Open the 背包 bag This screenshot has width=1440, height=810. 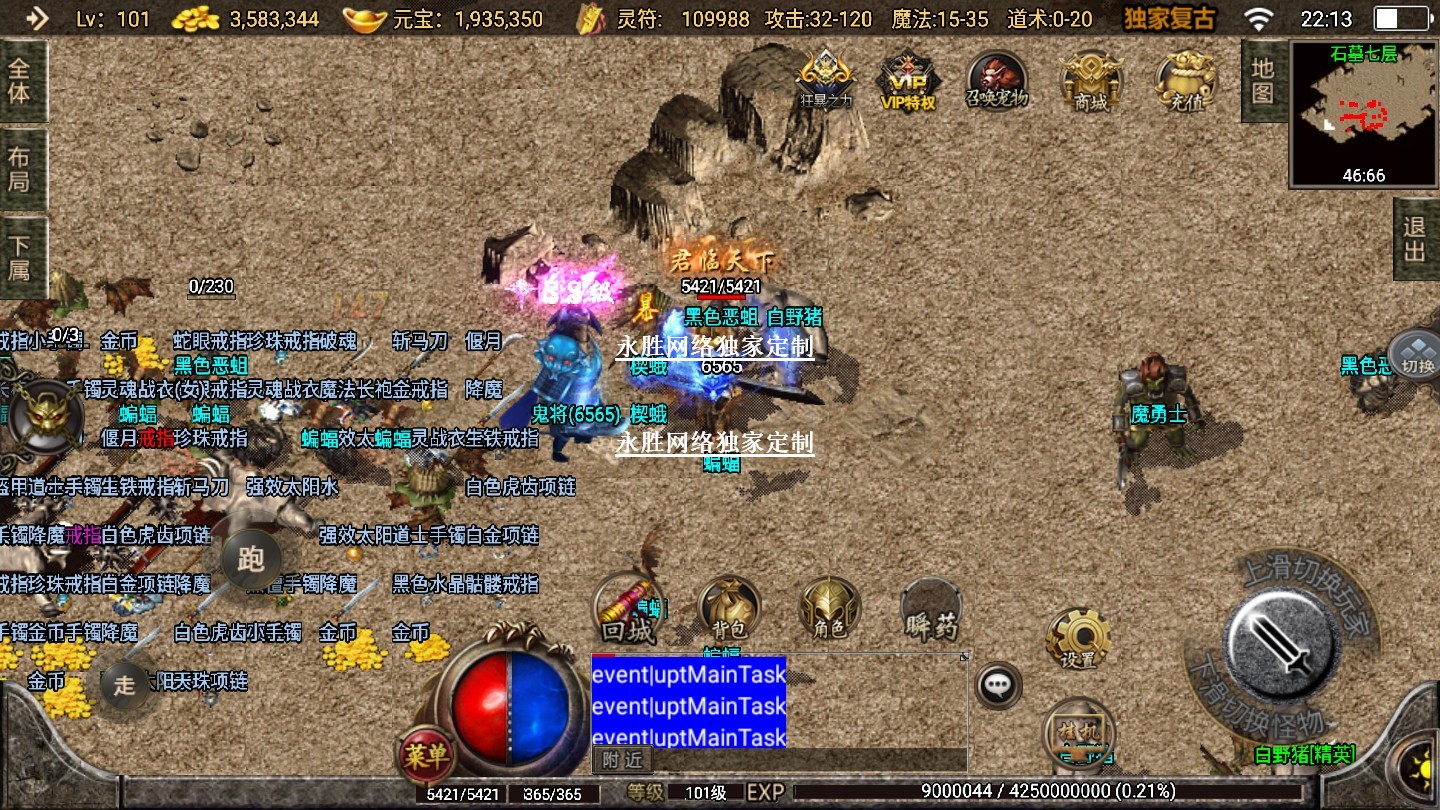point(728,610)
